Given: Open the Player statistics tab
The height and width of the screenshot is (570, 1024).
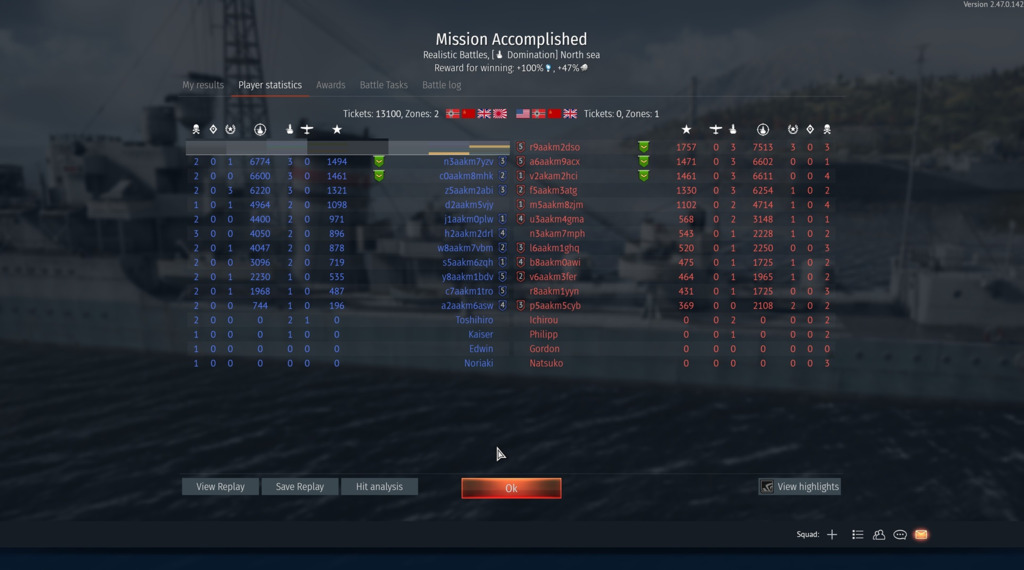Looking at the screenshot, I should point(270,85).
